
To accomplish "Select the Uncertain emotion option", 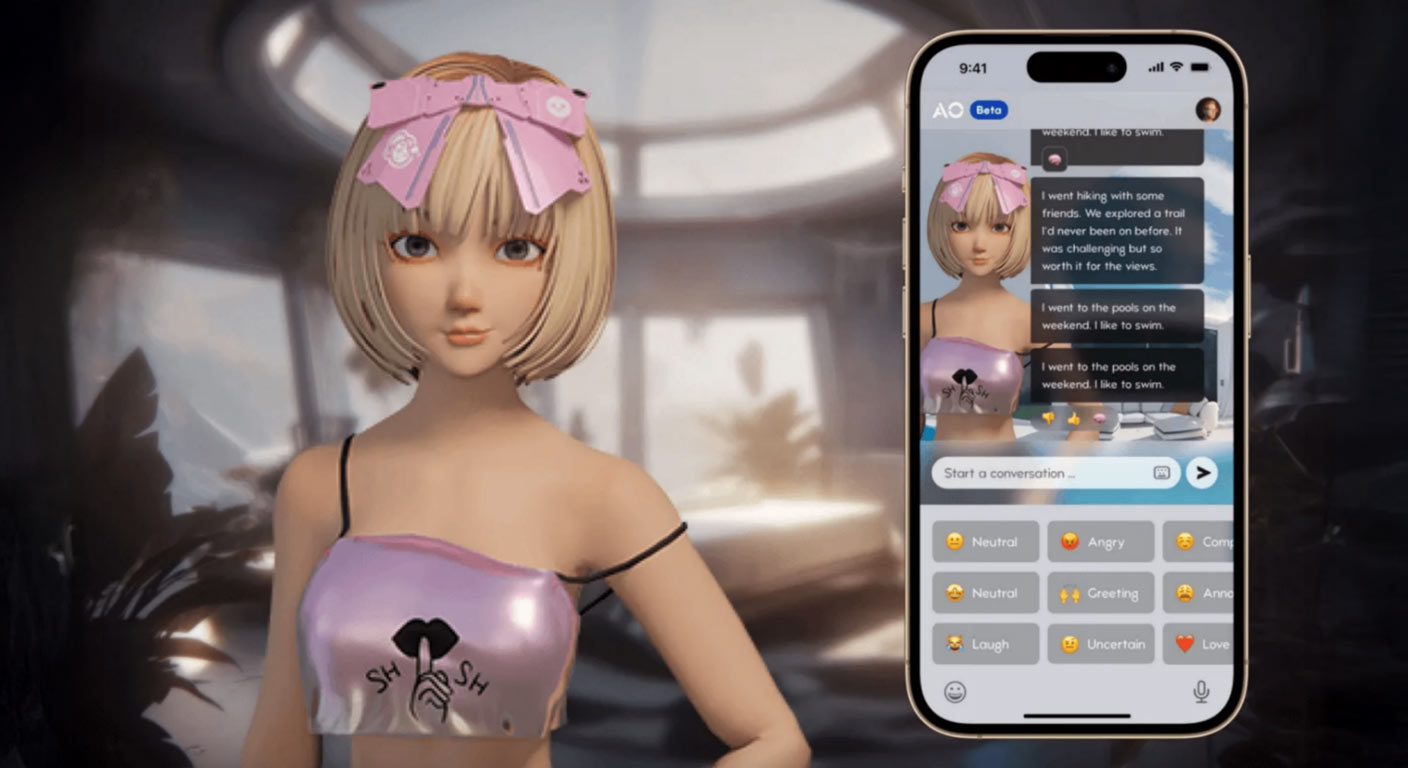I will [x=1100, y=643].
